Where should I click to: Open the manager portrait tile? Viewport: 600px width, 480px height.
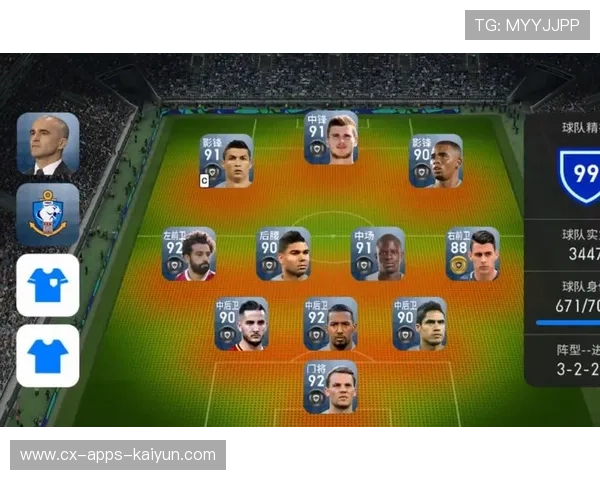47,144
